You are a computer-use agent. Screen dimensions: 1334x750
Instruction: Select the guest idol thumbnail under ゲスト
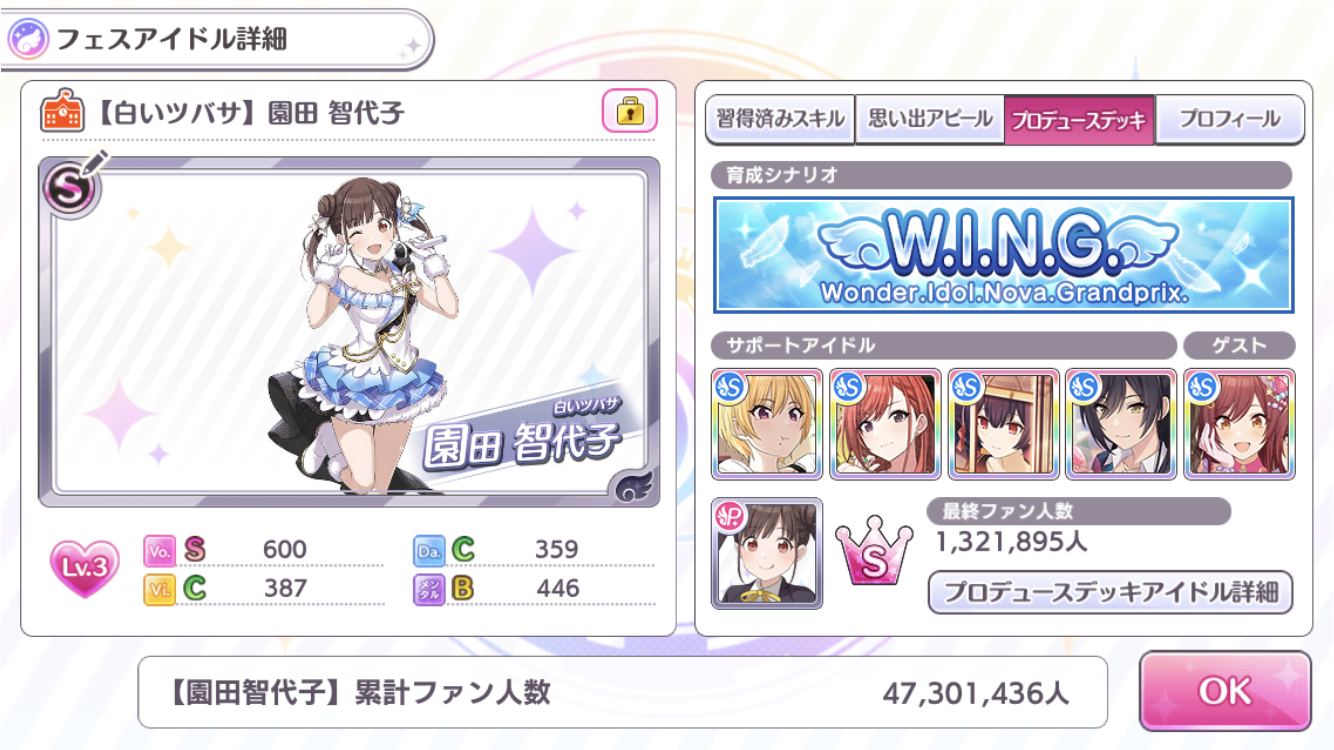[1240, 425]
